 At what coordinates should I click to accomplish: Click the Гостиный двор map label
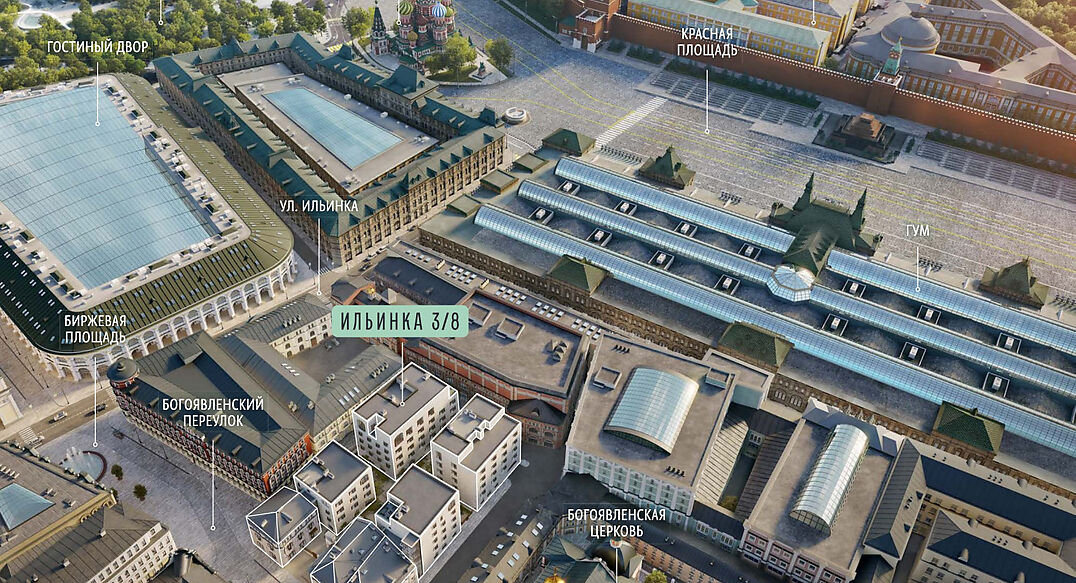click(97, 47)
